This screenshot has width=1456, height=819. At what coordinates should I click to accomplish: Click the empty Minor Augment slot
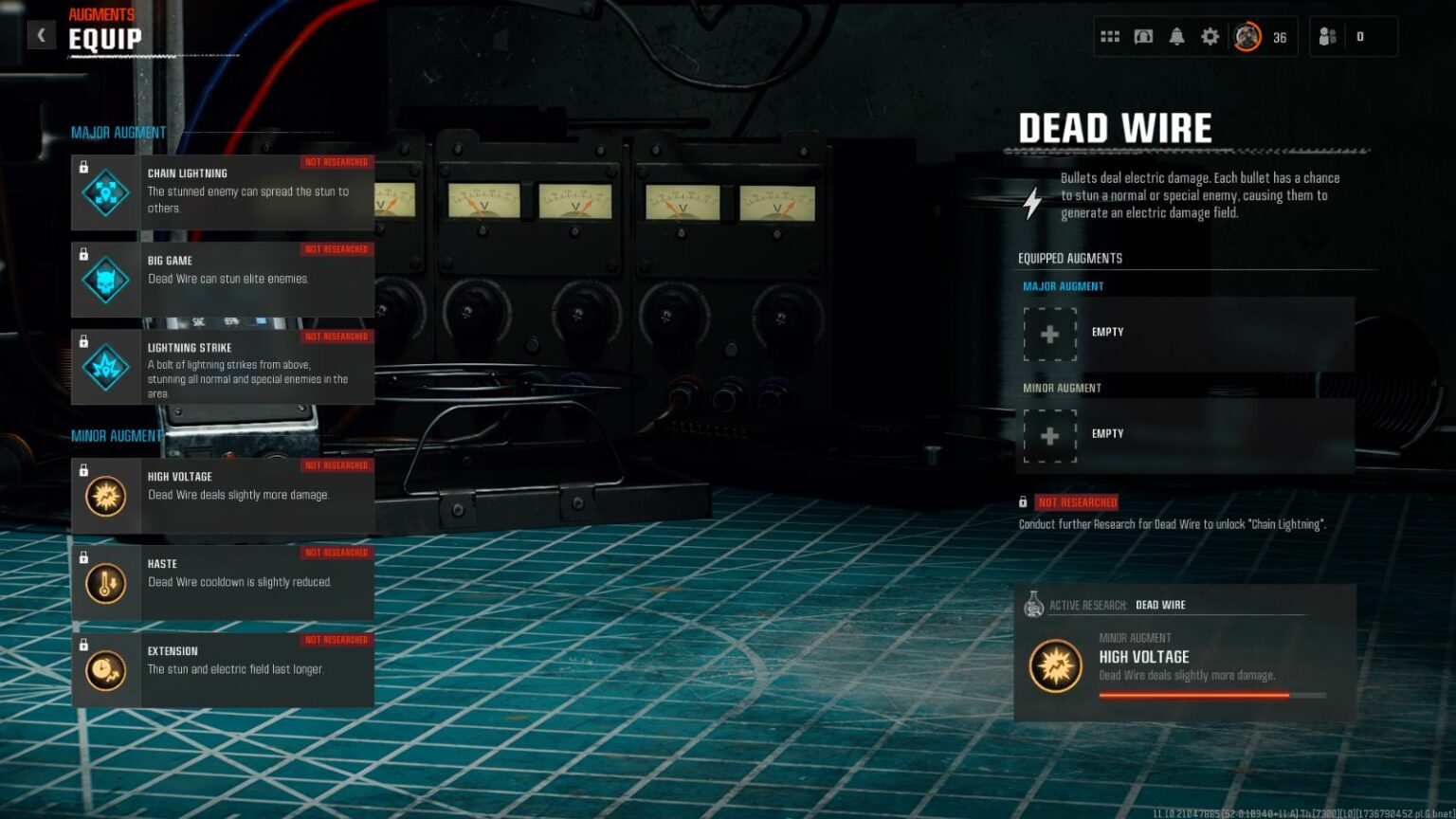click(x=1050, y=435)
